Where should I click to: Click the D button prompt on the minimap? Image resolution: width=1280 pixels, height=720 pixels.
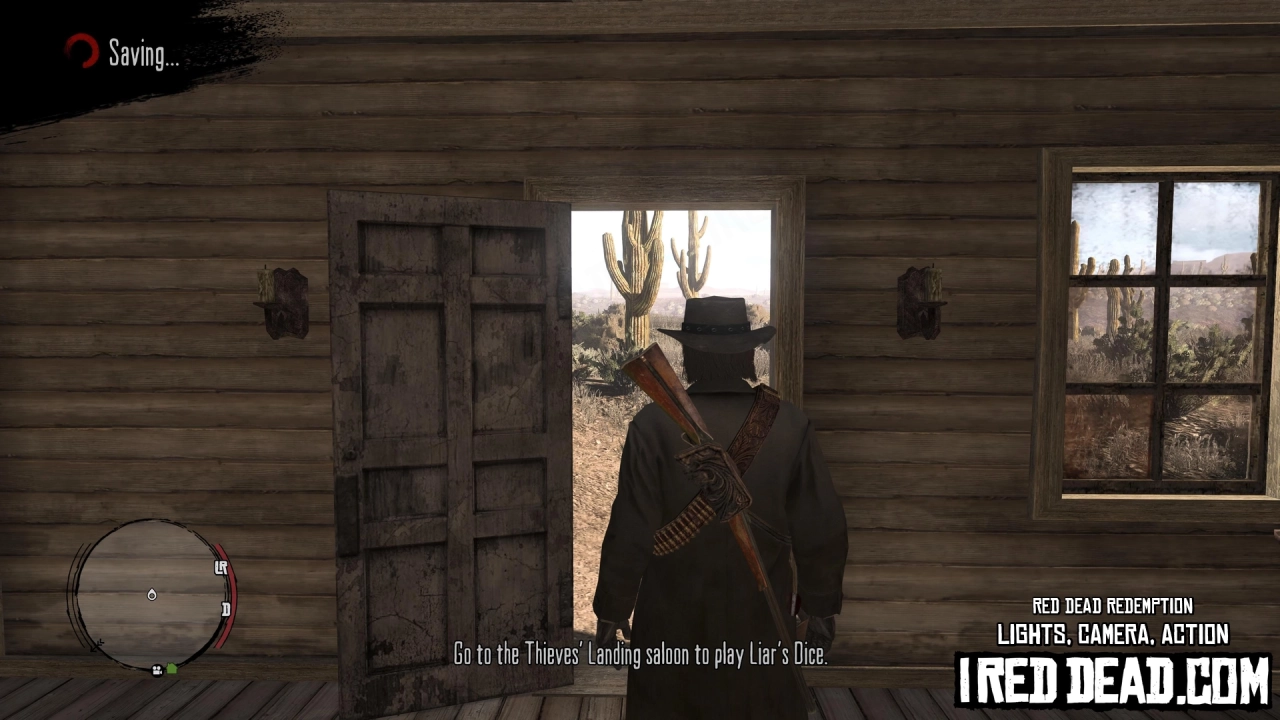click(226, 610)
